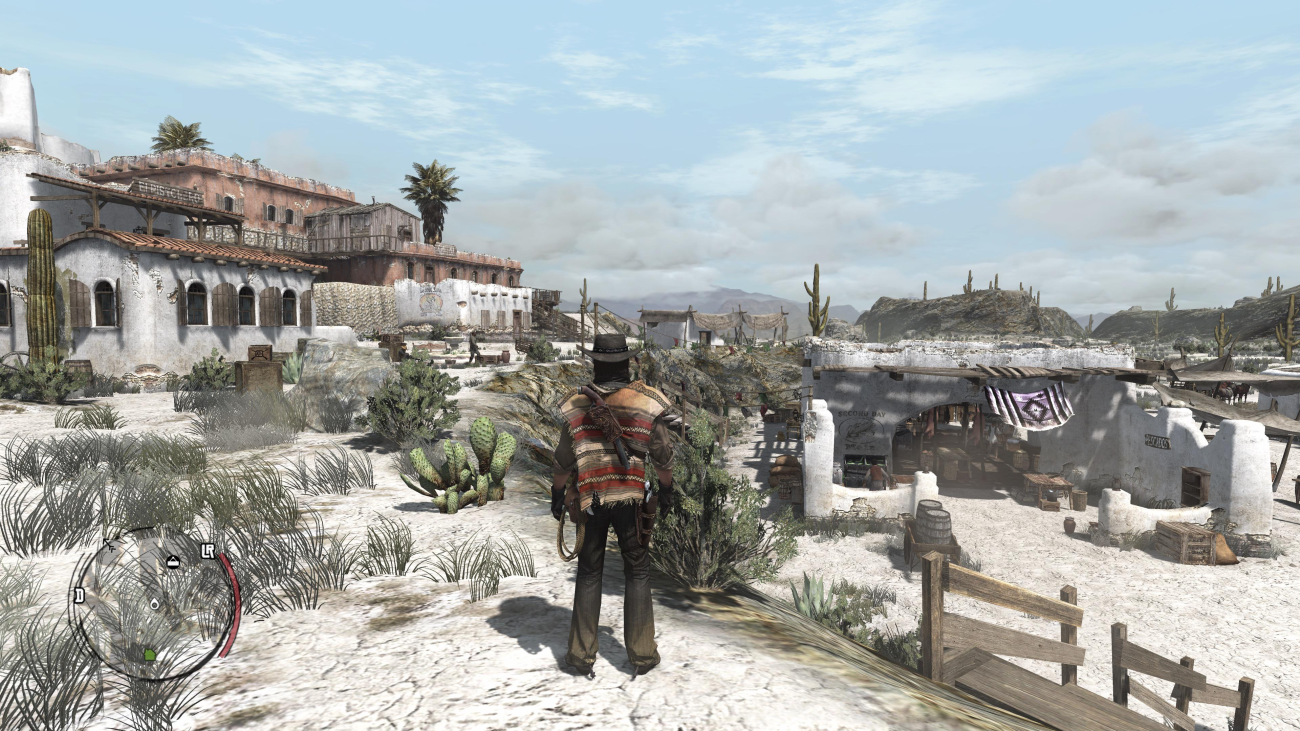Select the D mission marker on minimap
1300x731 pixels.
79,595
